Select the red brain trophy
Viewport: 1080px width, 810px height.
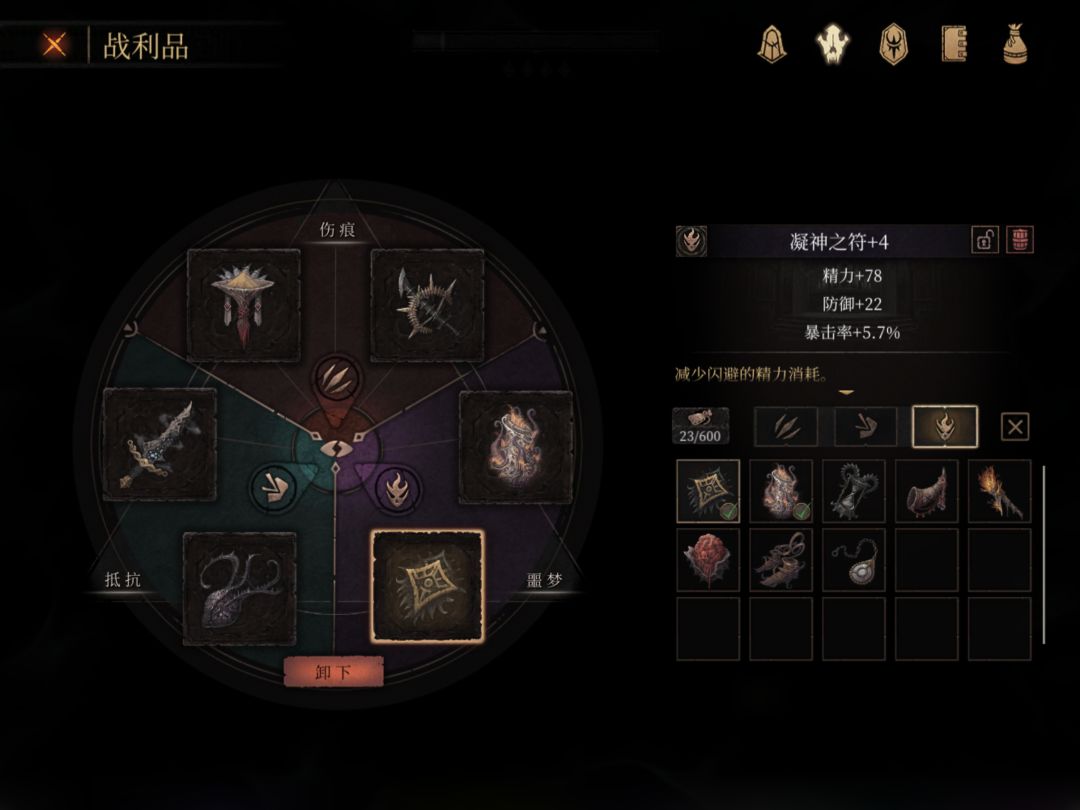coord(708,560)
